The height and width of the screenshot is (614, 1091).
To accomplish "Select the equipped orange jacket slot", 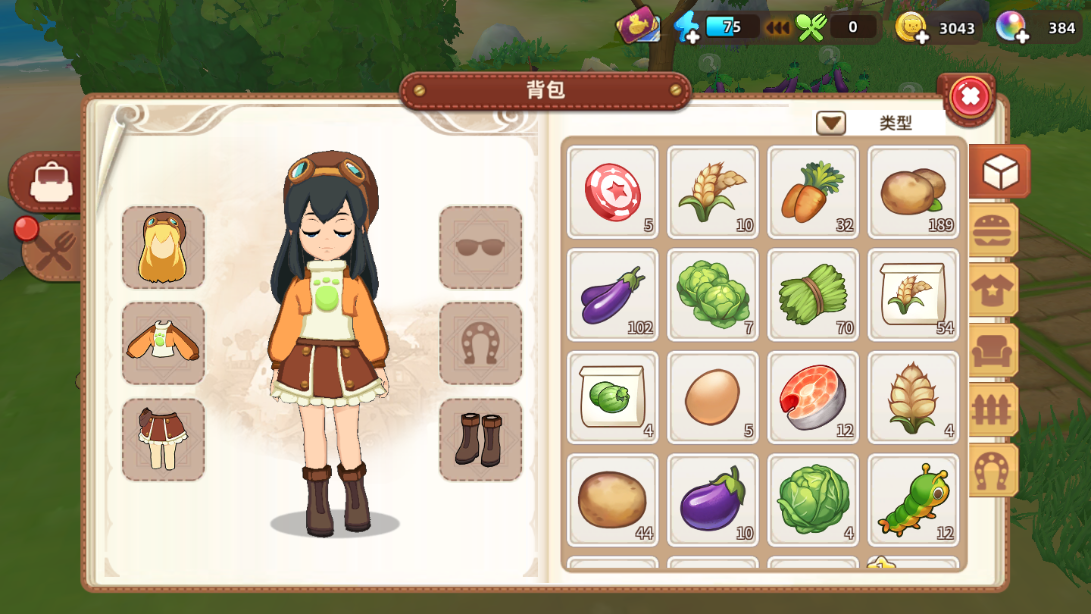I will (x=163, y=343).
